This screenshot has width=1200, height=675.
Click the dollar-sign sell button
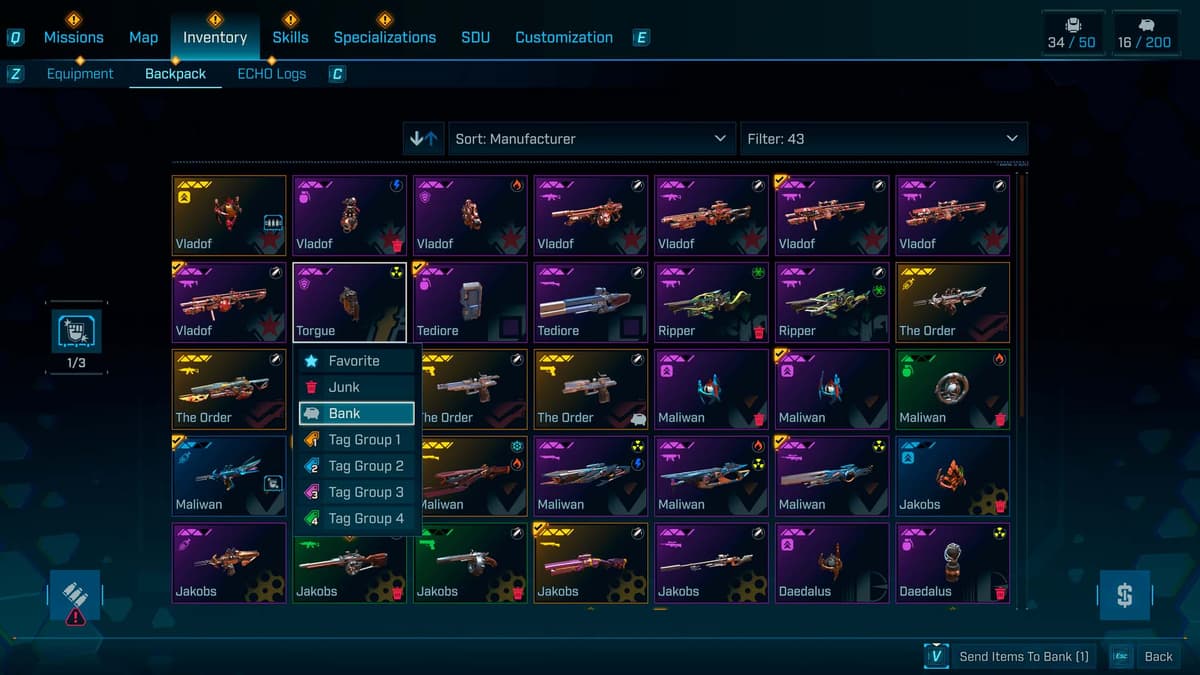(x=1125, y=596)
